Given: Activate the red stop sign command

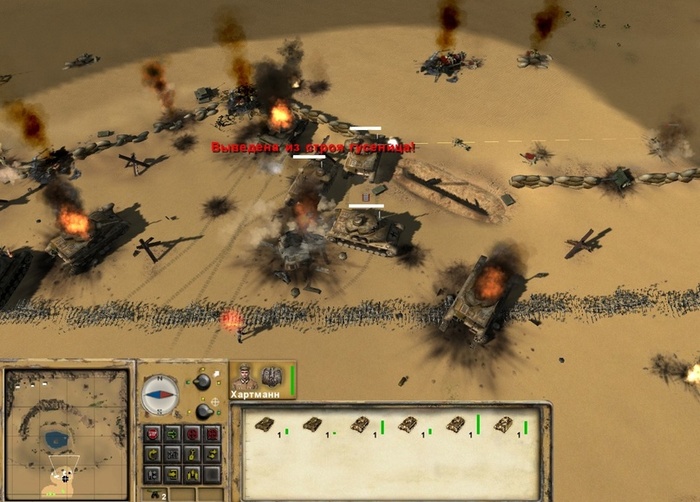Looking at the screenshot, I should point(153,433).
